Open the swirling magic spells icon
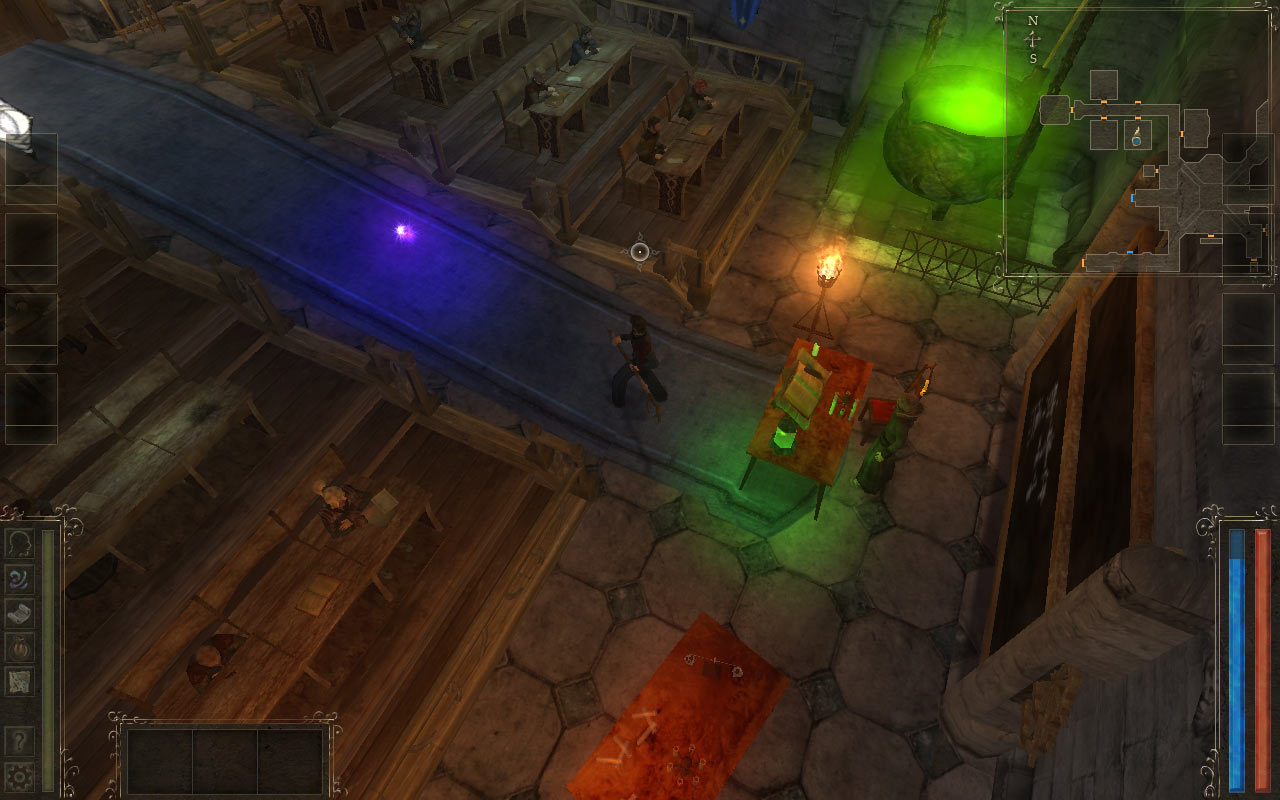This screenshot has width=1280, height=800. (20, 579)
